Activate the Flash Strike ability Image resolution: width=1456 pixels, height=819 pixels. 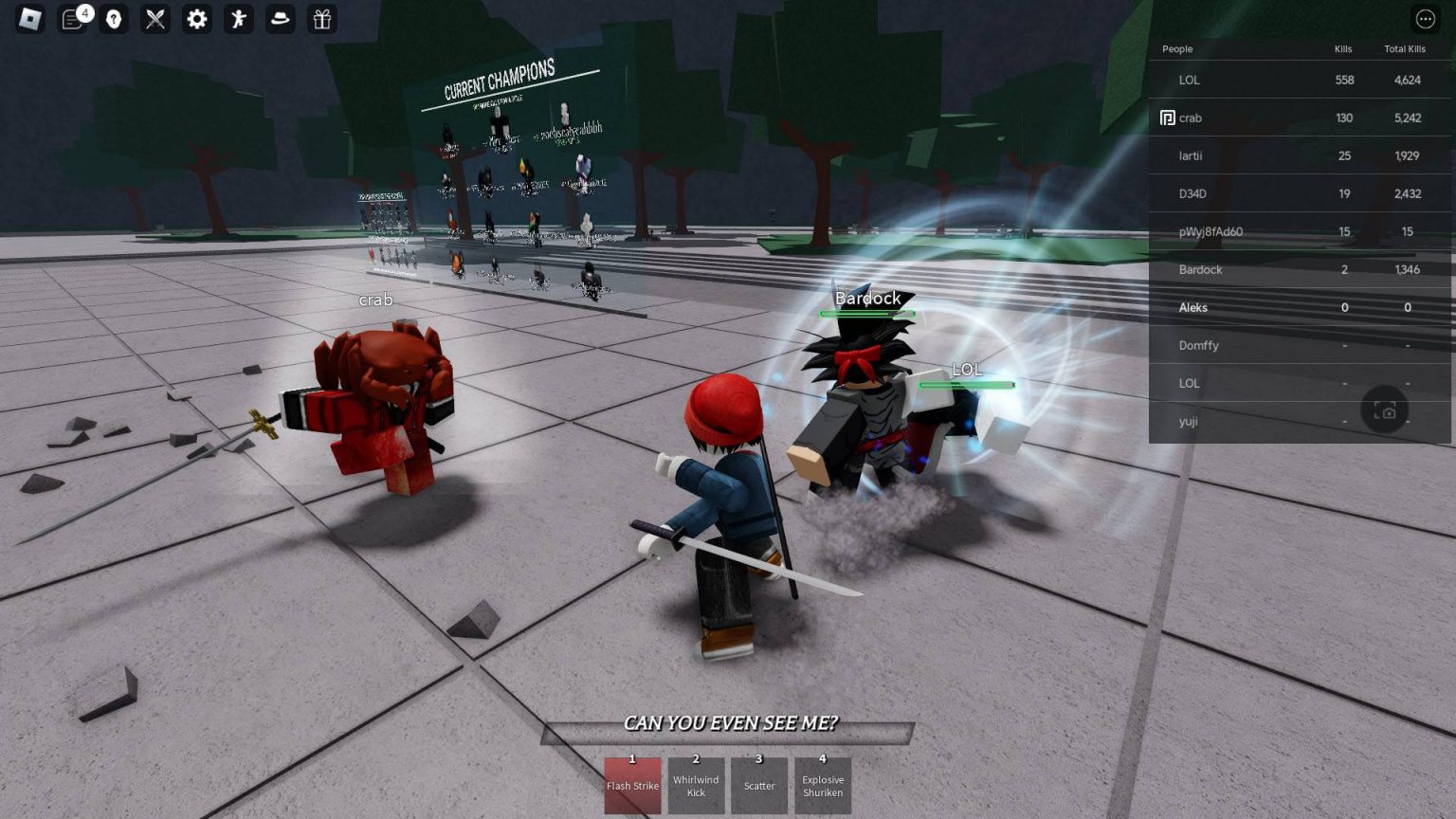point(632,786)
